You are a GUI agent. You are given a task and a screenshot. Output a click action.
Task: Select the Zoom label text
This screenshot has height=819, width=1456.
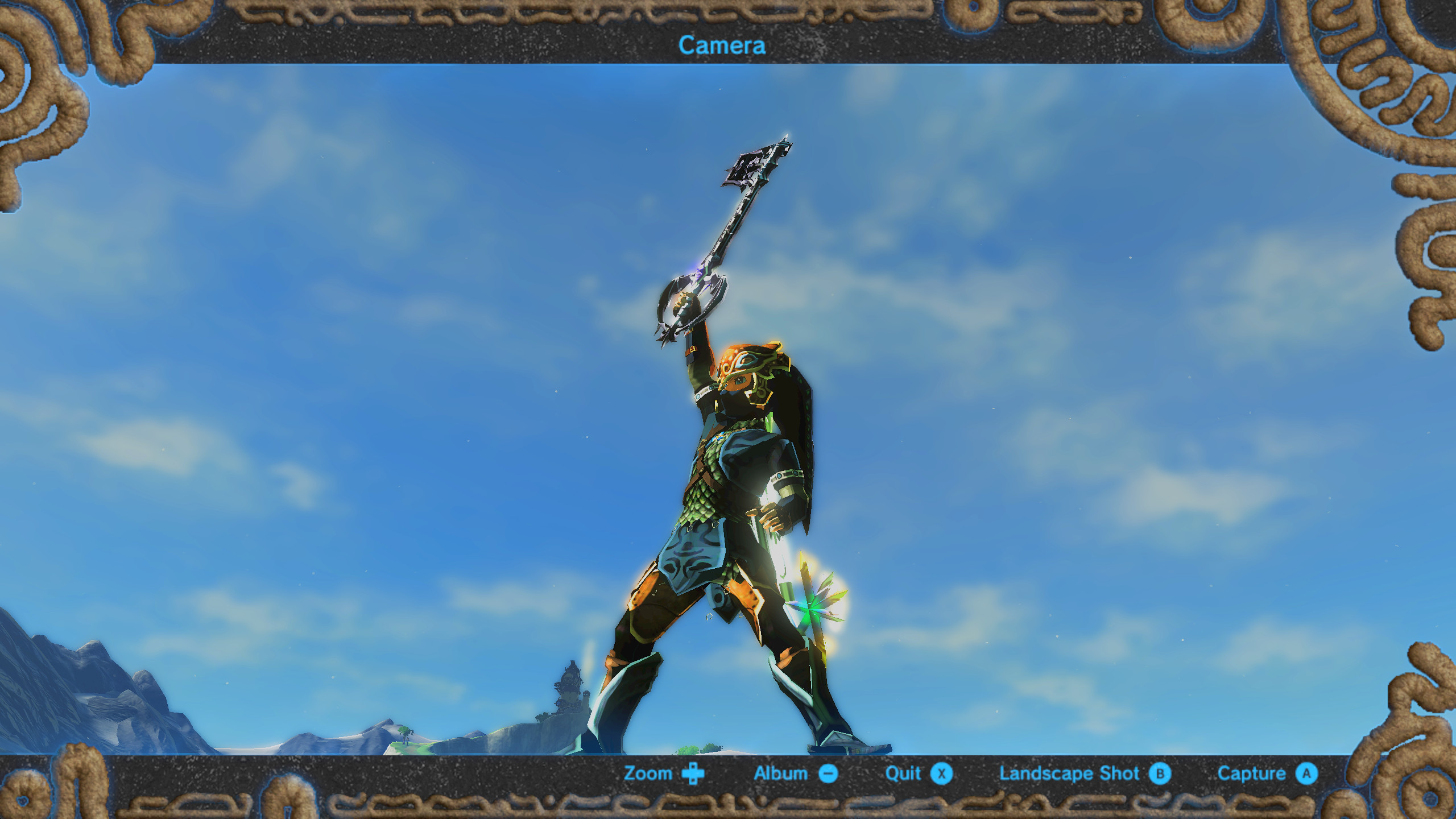pos(648,773)
